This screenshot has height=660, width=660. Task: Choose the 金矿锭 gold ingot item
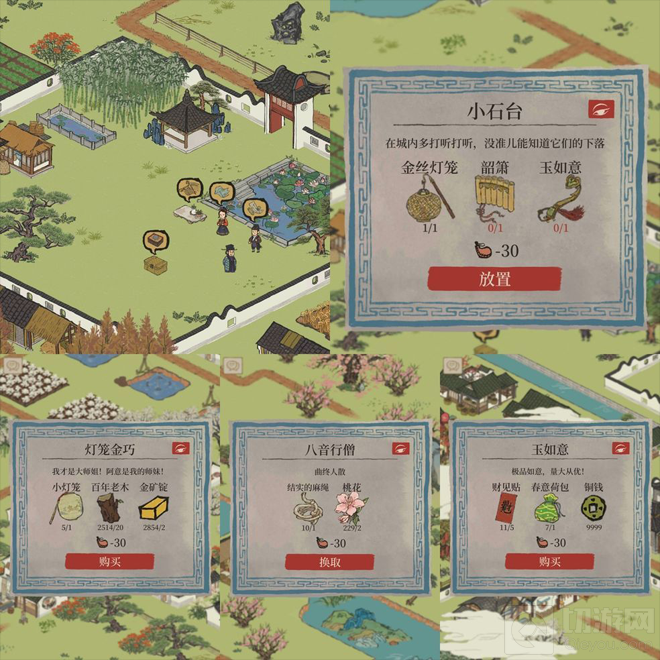153,510
